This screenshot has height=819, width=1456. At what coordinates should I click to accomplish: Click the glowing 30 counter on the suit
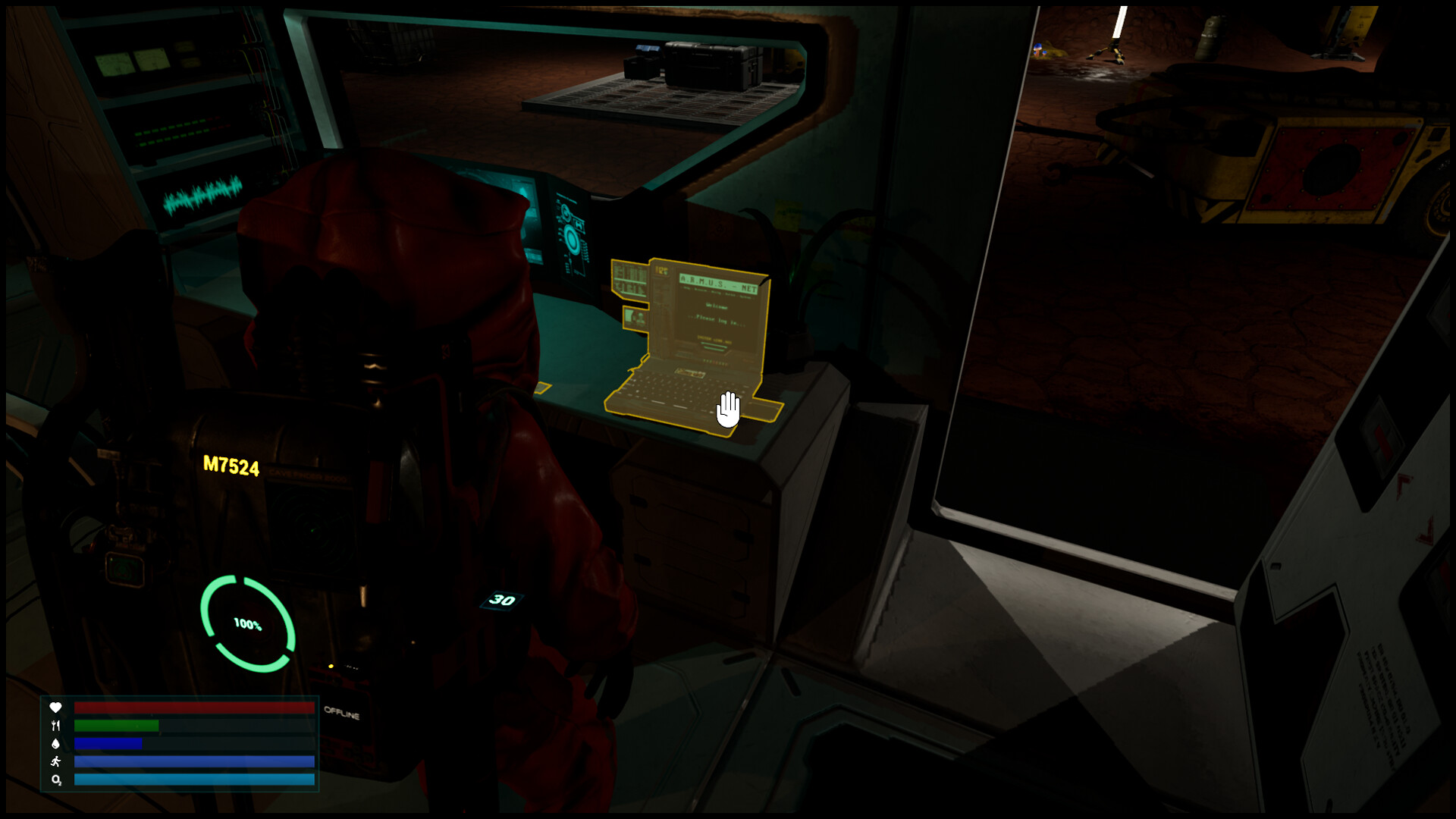tap(502, 599)
